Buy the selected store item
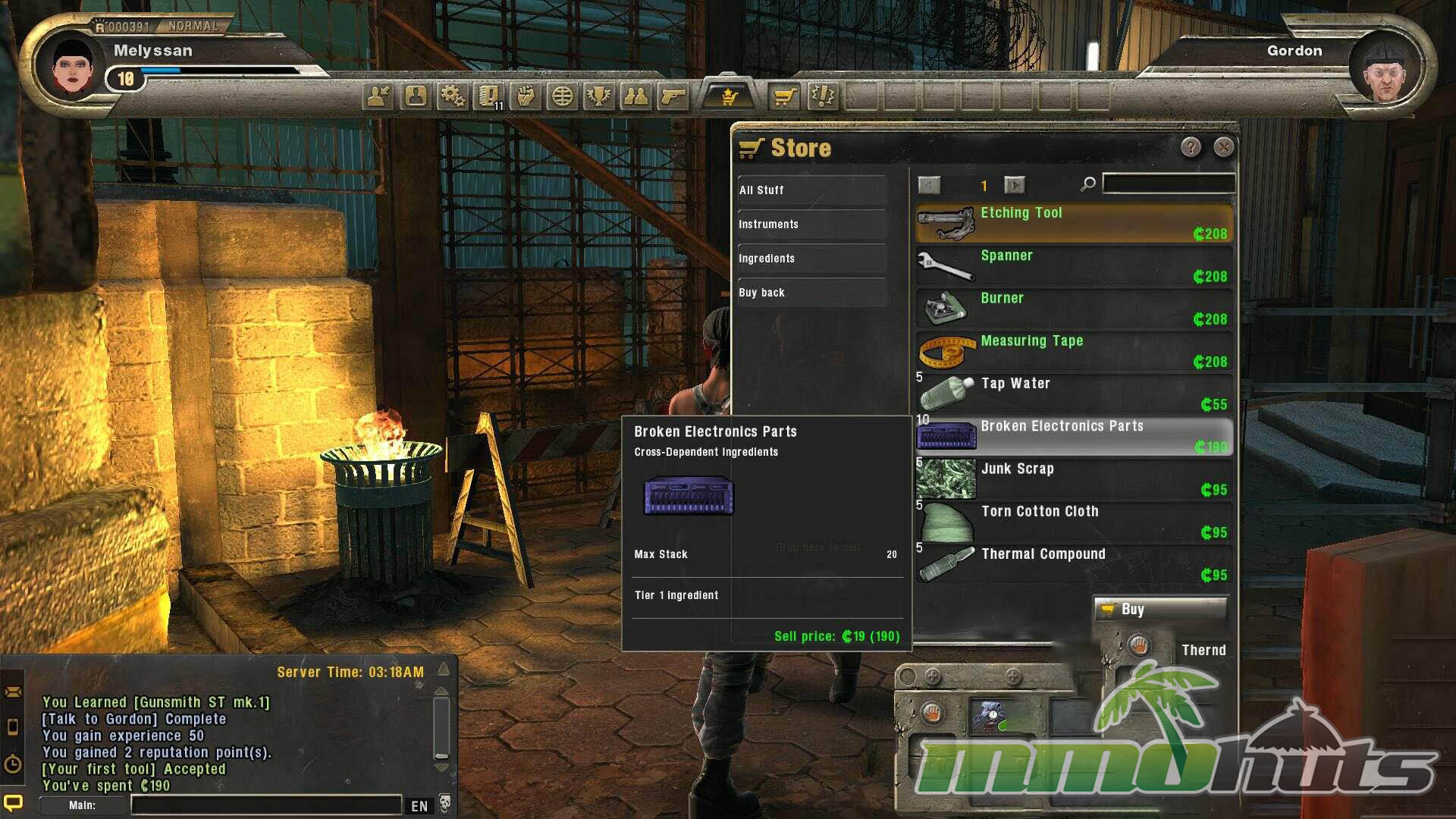 point(1159,609)
